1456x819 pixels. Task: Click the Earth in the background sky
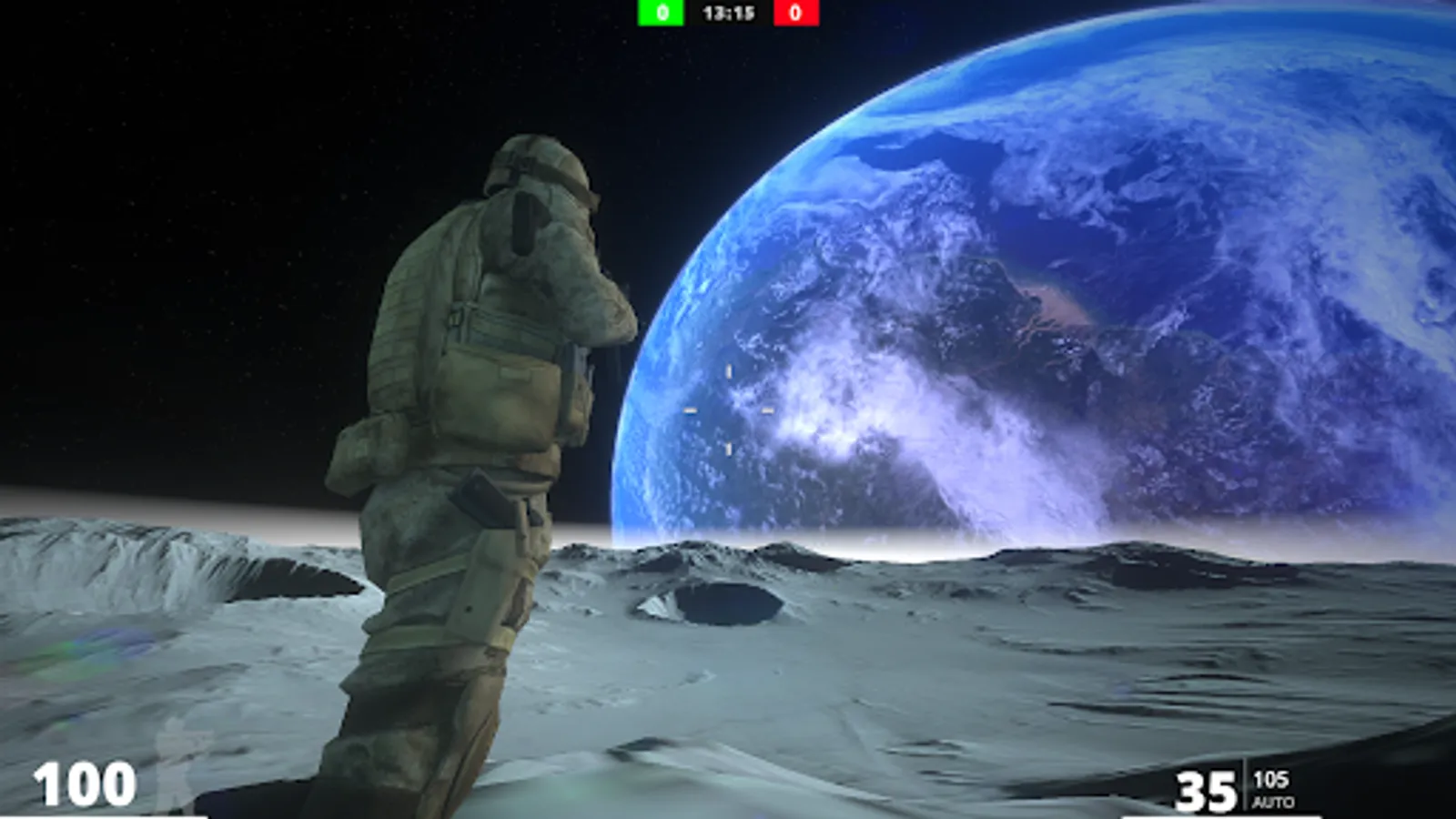click(1046, 273)
